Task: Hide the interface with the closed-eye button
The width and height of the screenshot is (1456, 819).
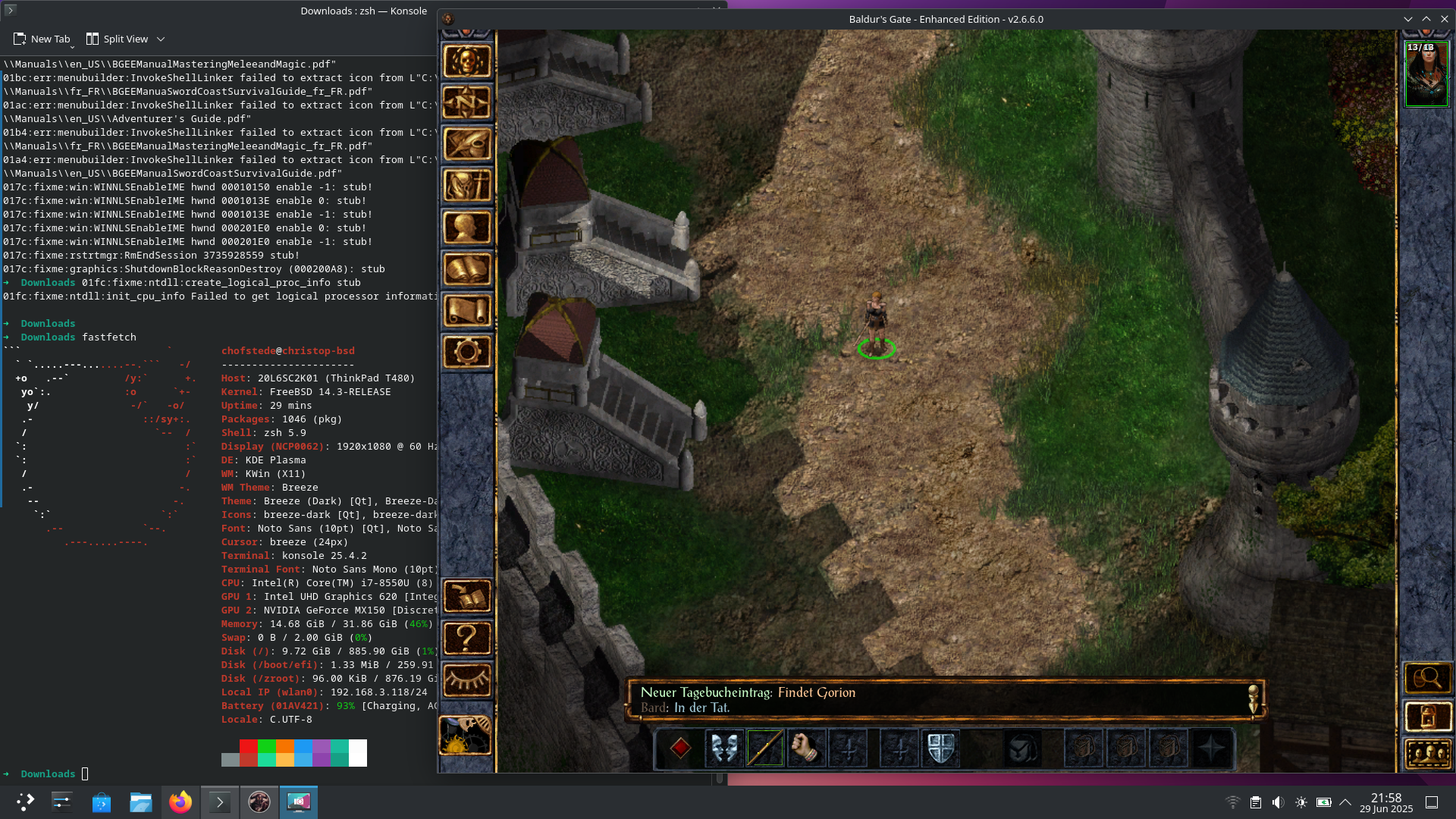Action: [466, 679]
